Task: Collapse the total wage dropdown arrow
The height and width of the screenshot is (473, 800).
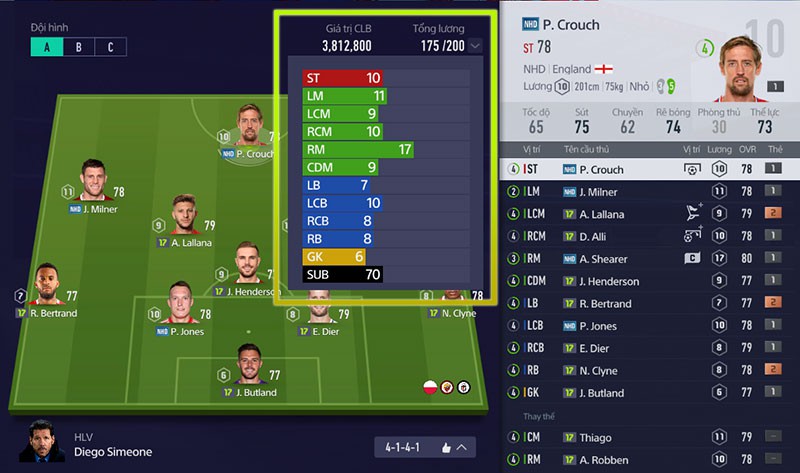Action: [474, 46]
